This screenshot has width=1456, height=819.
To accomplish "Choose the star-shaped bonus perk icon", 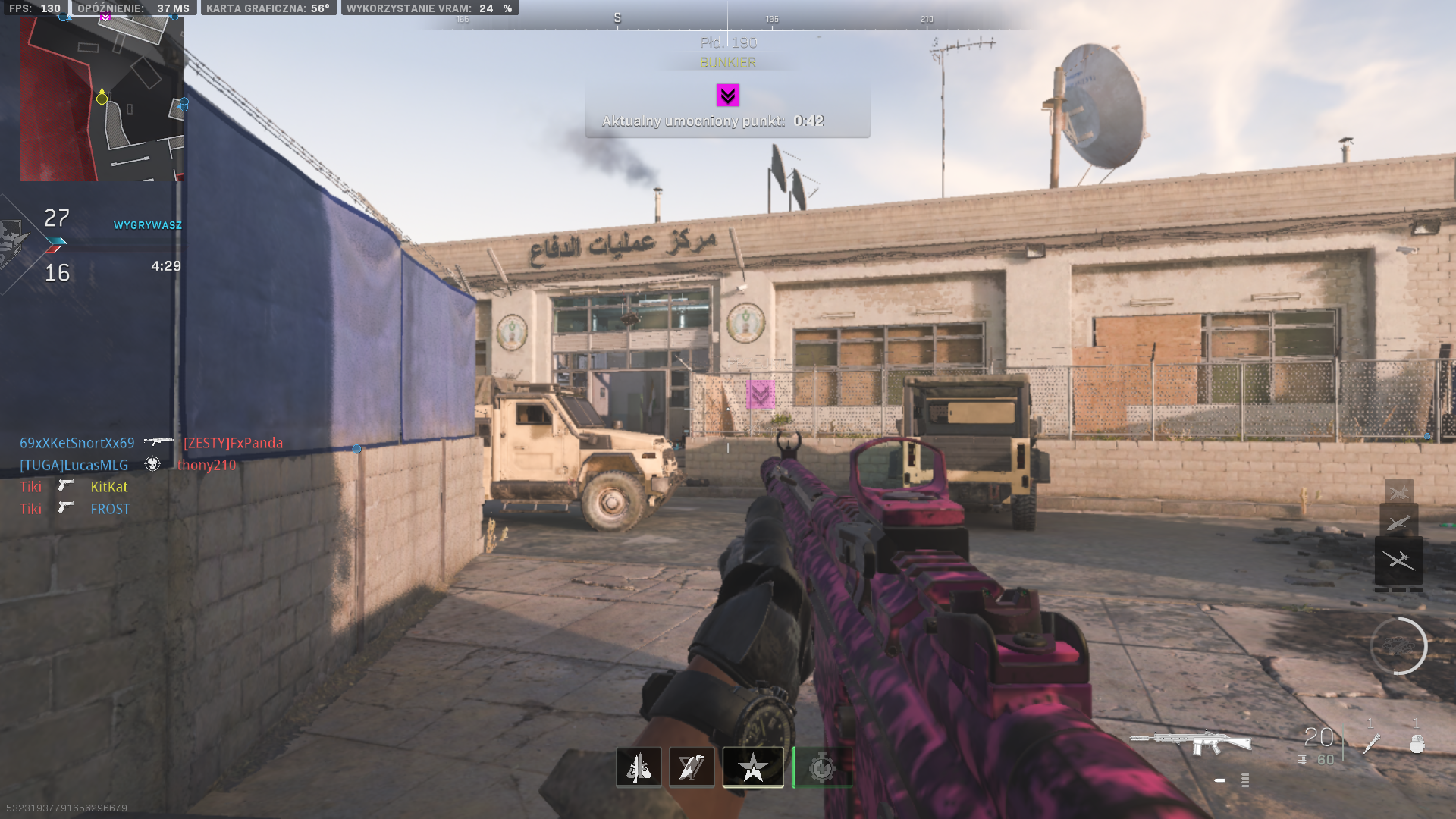I will (753, 767).
